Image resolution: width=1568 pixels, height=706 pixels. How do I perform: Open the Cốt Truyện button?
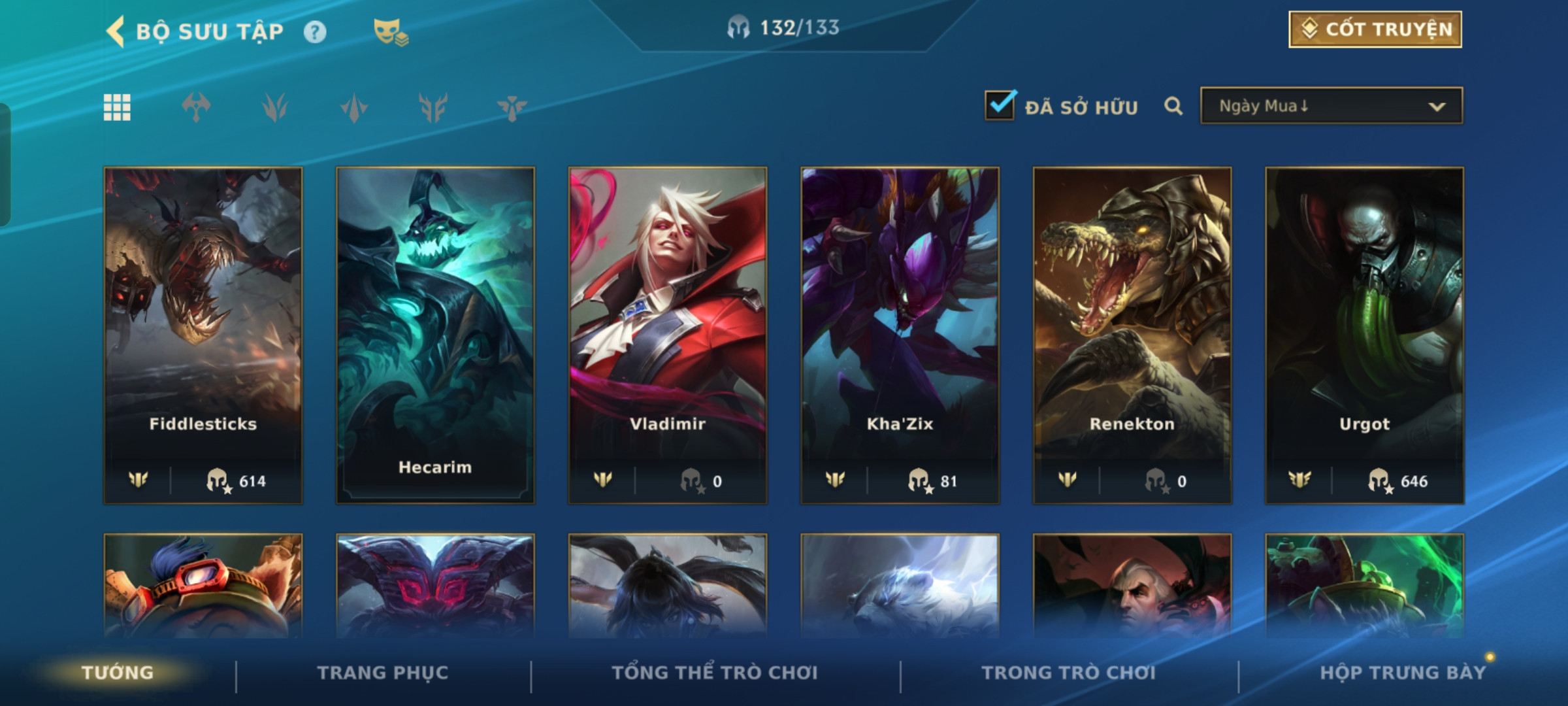[x=1375, y=29]
